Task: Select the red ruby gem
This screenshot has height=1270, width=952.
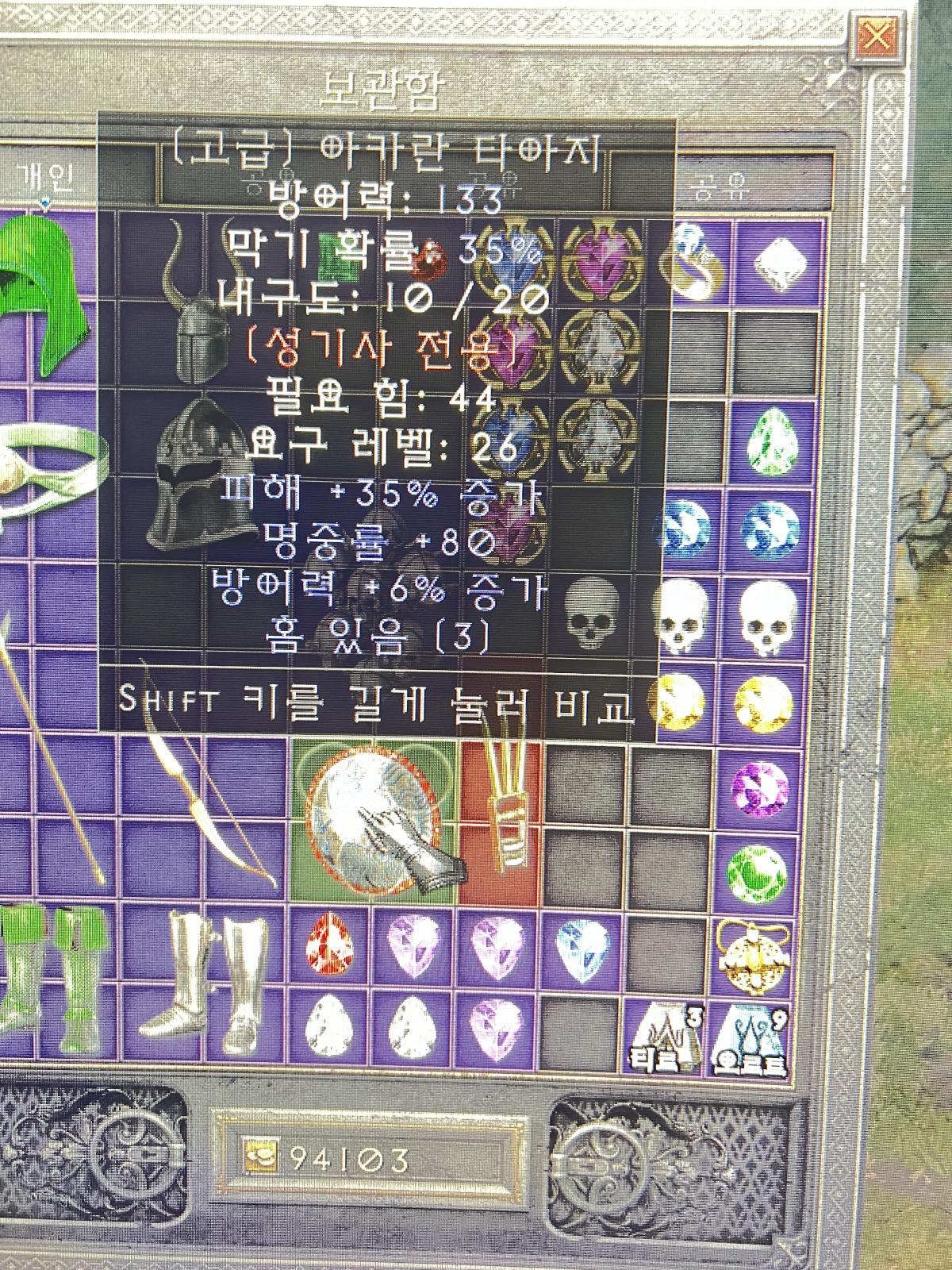Action: pyautogui.click(x=328, y=946)
